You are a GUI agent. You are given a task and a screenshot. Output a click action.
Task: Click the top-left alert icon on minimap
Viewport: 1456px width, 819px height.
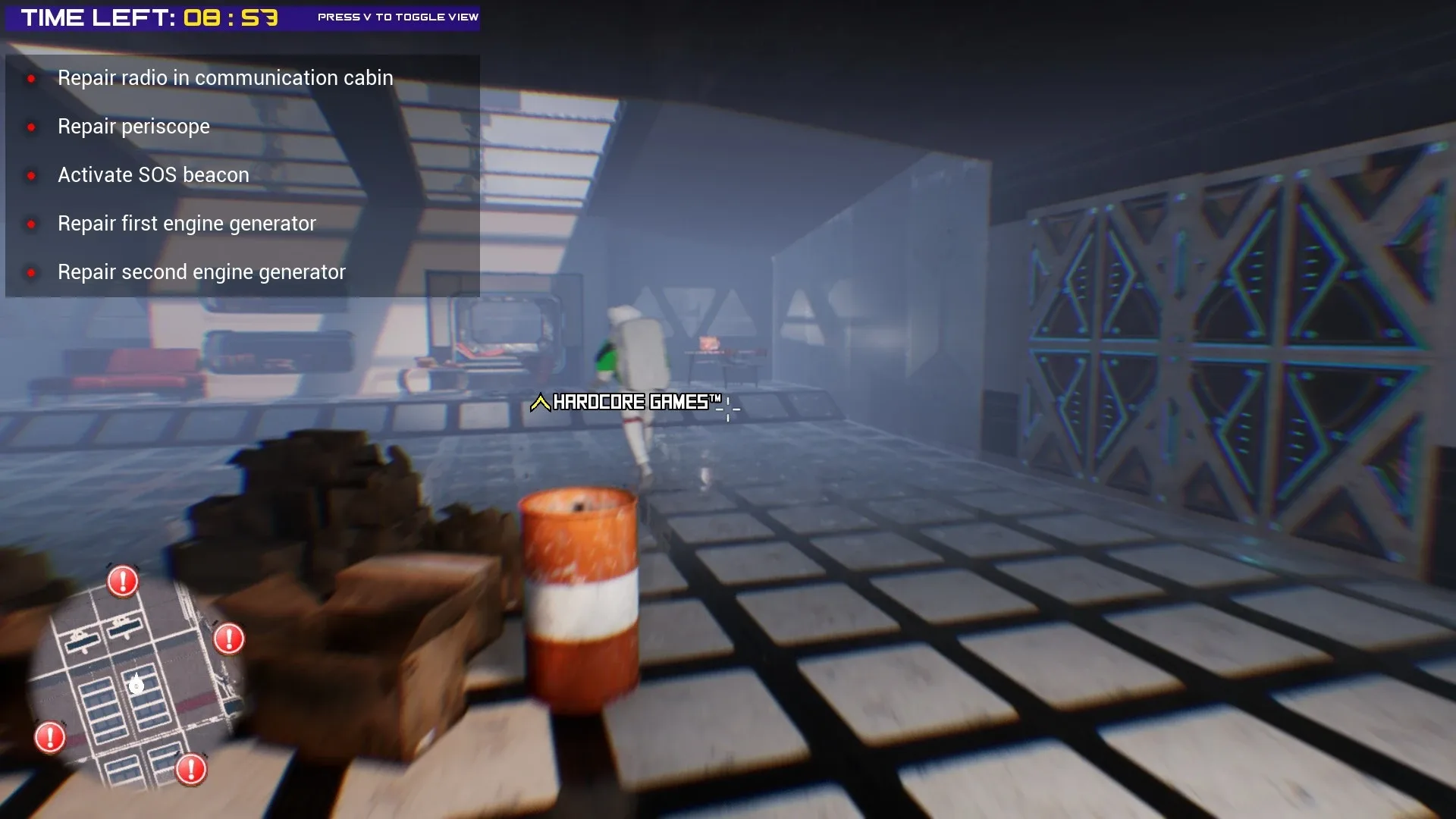[122, 581]
